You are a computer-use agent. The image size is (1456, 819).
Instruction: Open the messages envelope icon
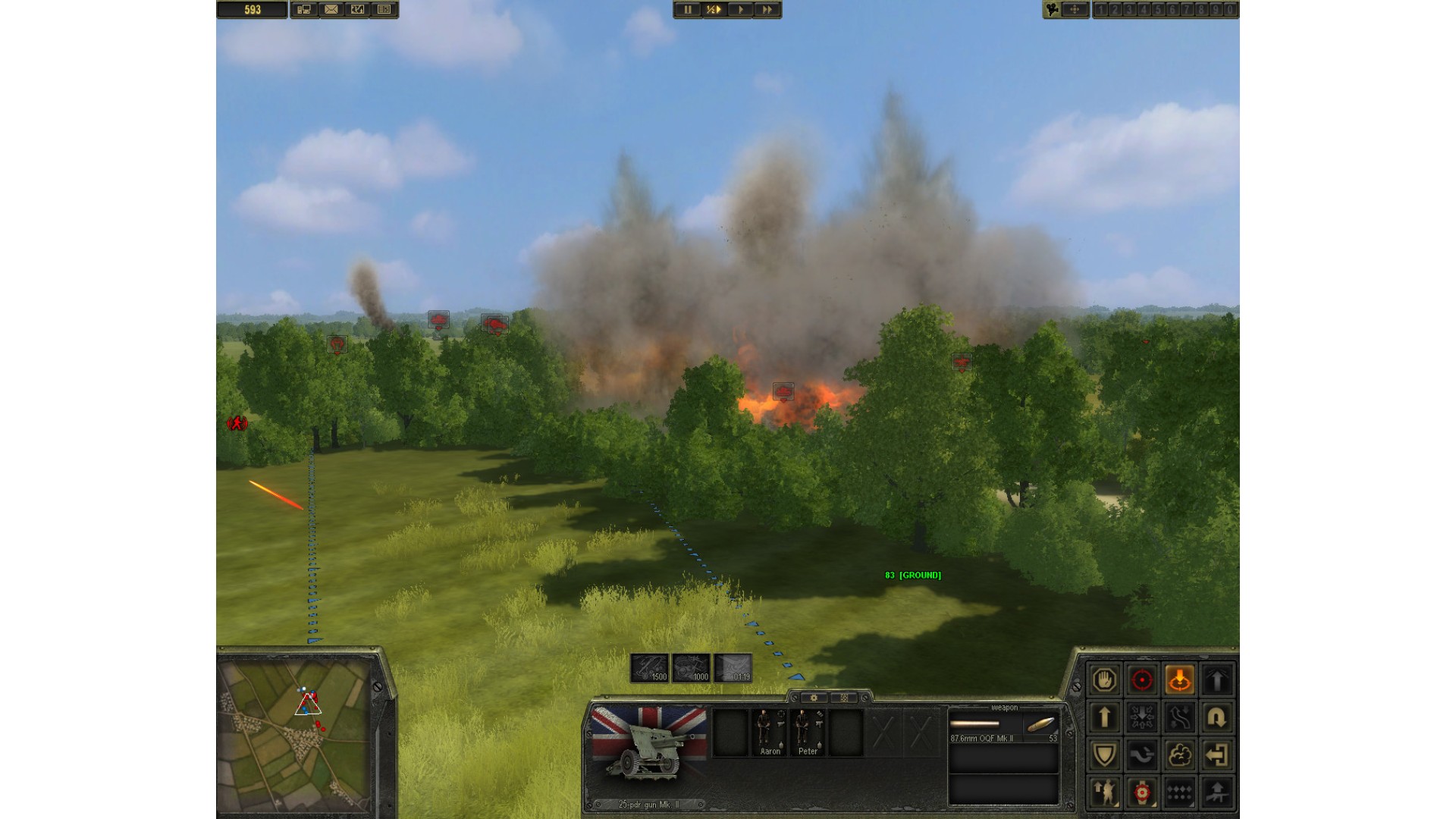[331, 10]
